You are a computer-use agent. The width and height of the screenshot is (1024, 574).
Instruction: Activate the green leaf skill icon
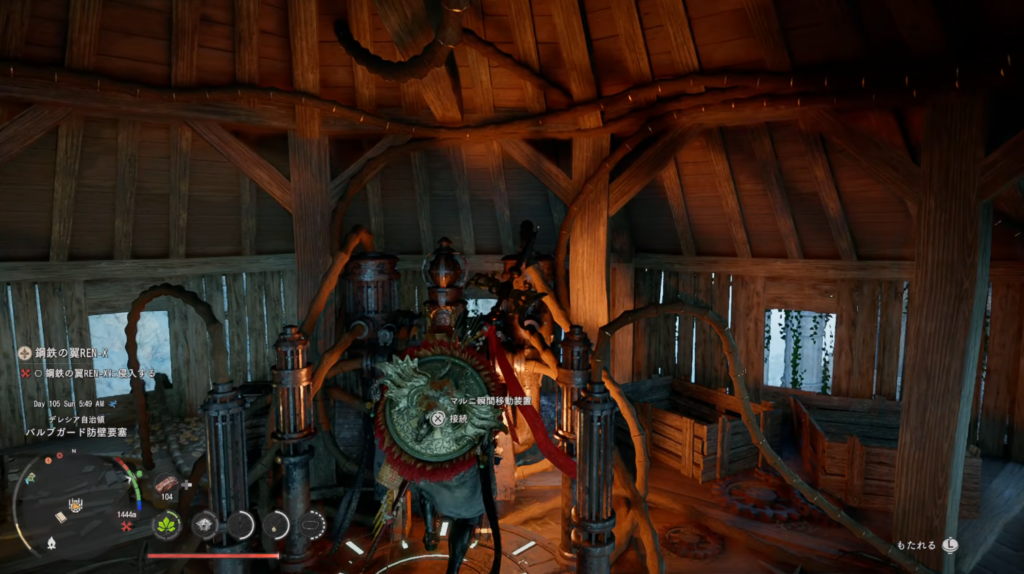pyautogui.click(x=166, y=524)
